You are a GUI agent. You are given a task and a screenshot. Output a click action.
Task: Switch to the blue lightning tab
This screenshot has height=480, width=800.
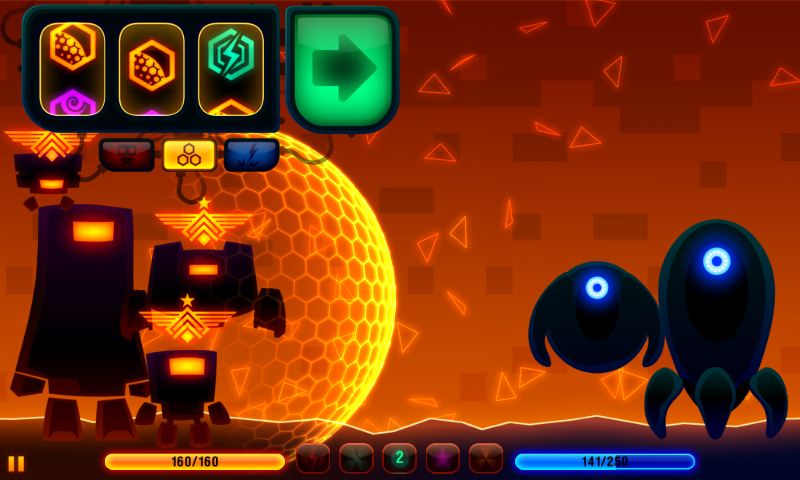(251, 155)
